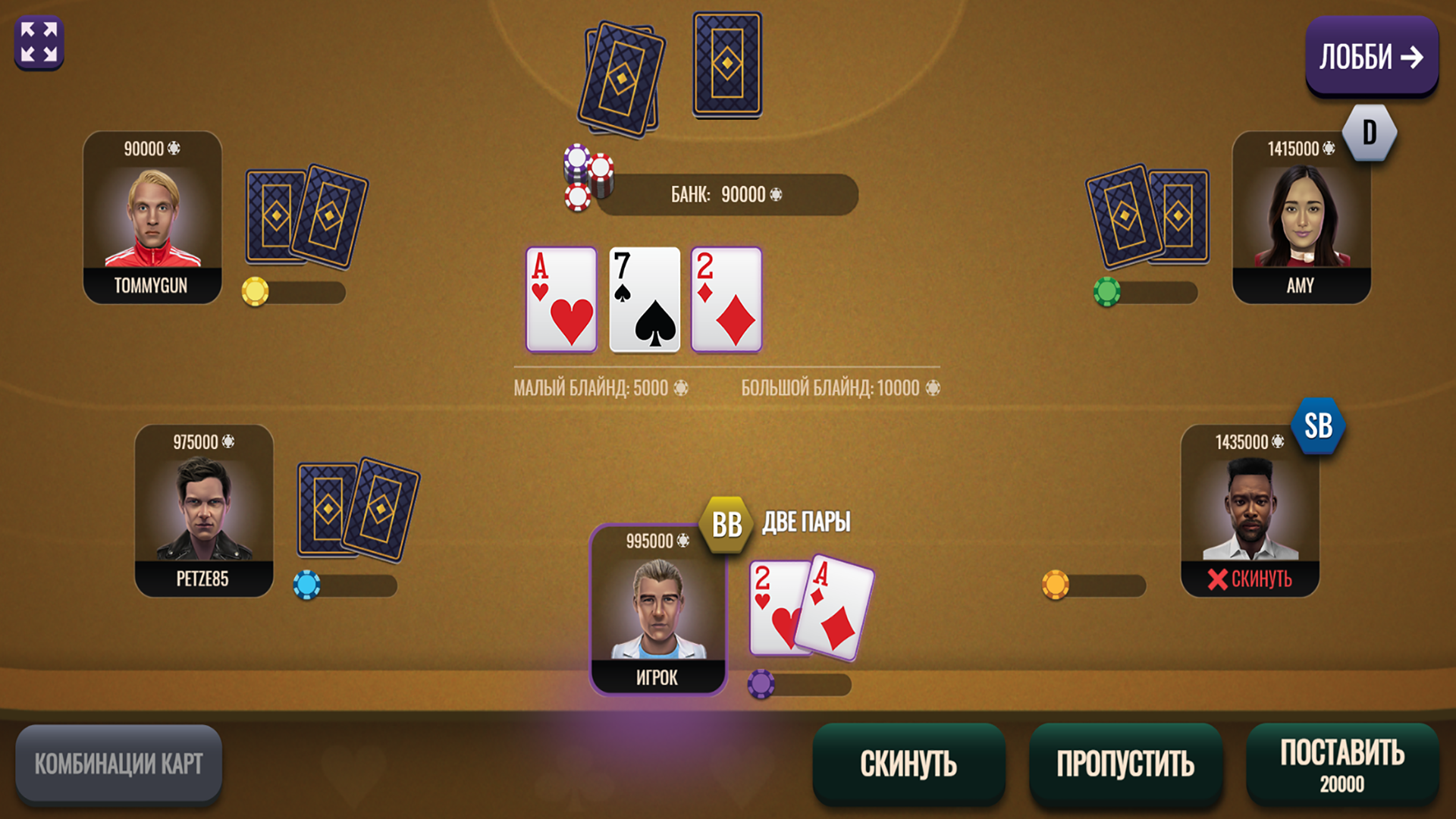Open КОМБИНАЦИИ КАРТ reference
Image resolution: width=1456 pixels, height=819 pixels.
click(118, 763)
